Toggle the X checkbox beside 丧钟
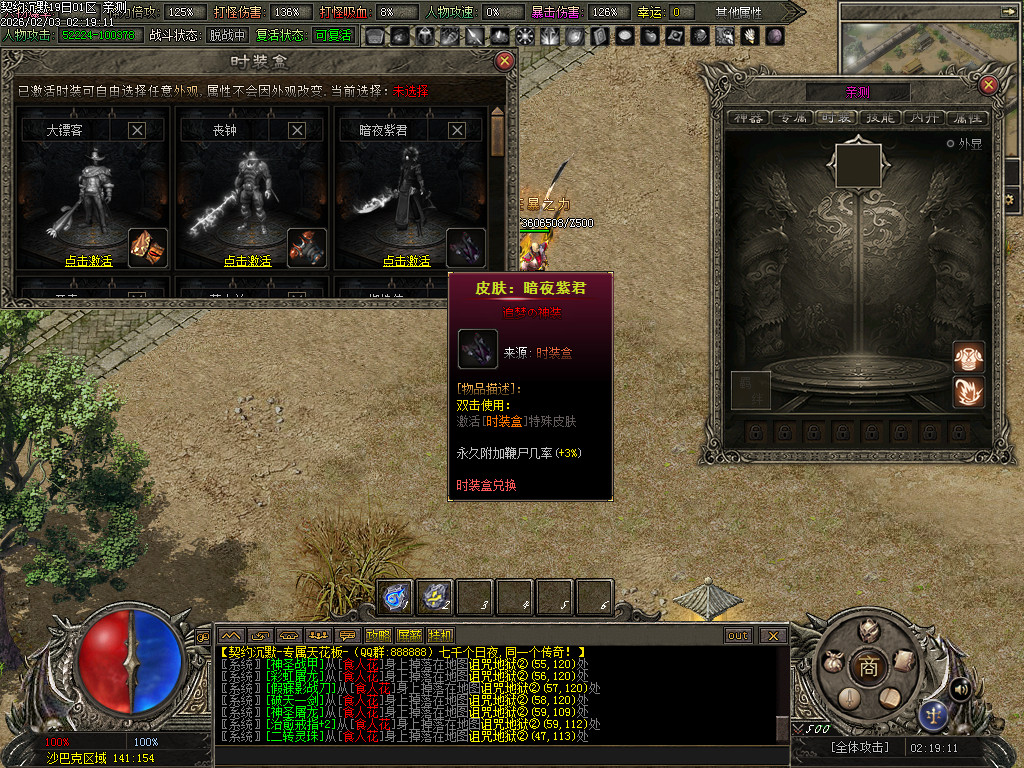The height and width of the screenshot is (768, 1024). pos(297,130)
